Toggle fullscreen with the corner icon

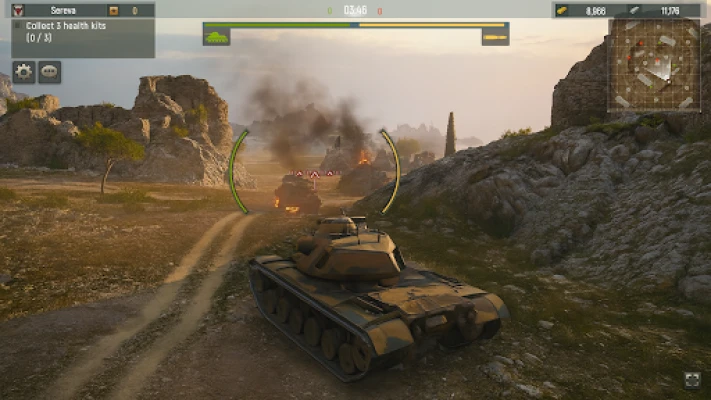[x=692, y=379]
